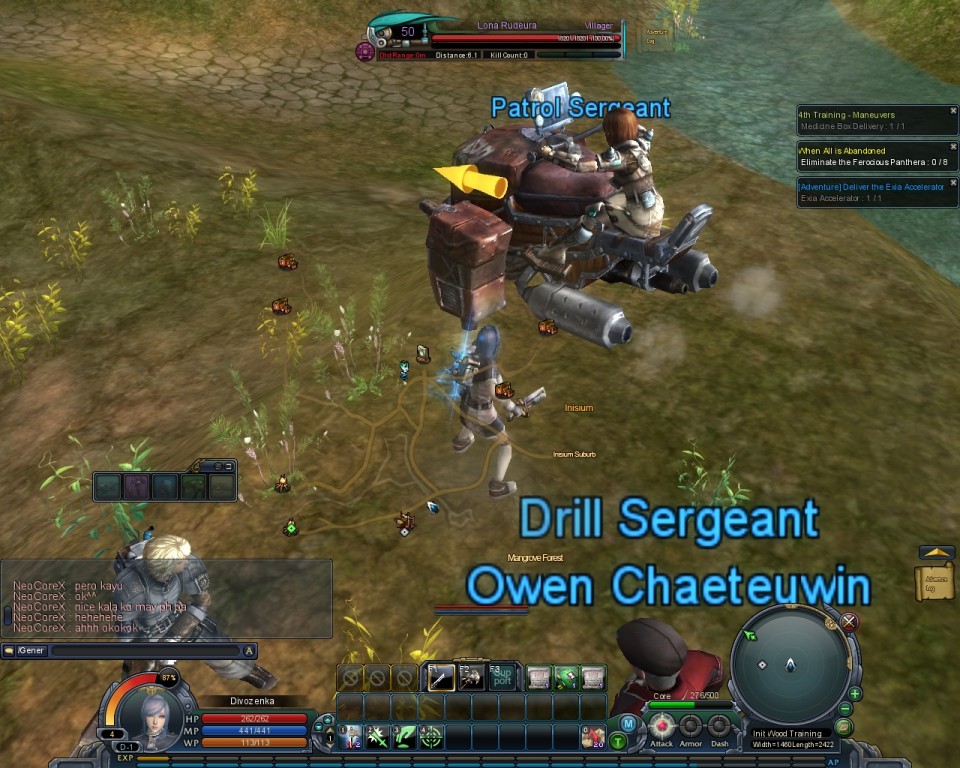Select the F1 sword weapon slot

tap(441, 677)
